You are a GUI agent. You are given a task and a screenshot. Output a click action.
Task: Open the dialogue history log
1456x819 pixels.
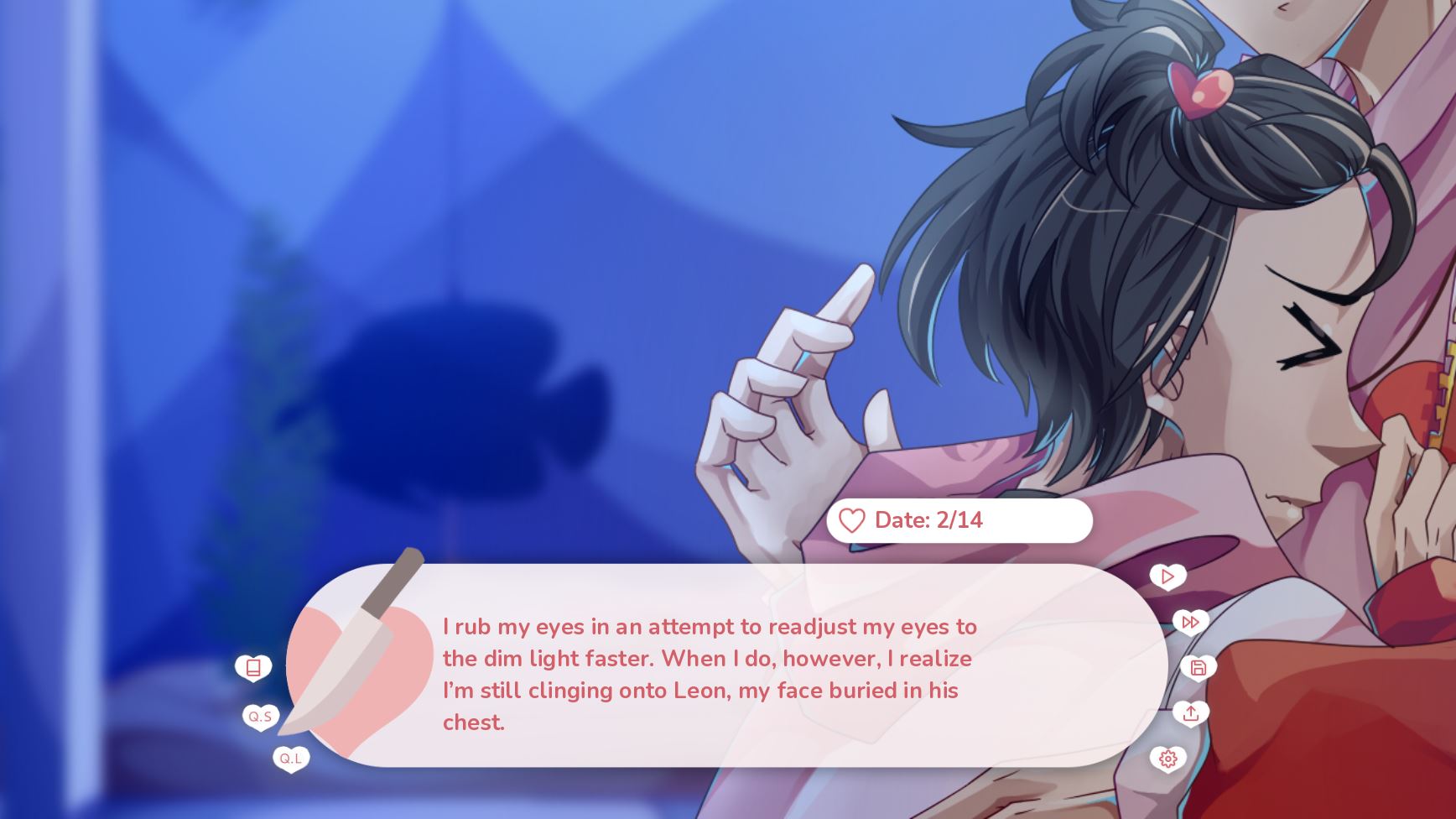(254, 667)
